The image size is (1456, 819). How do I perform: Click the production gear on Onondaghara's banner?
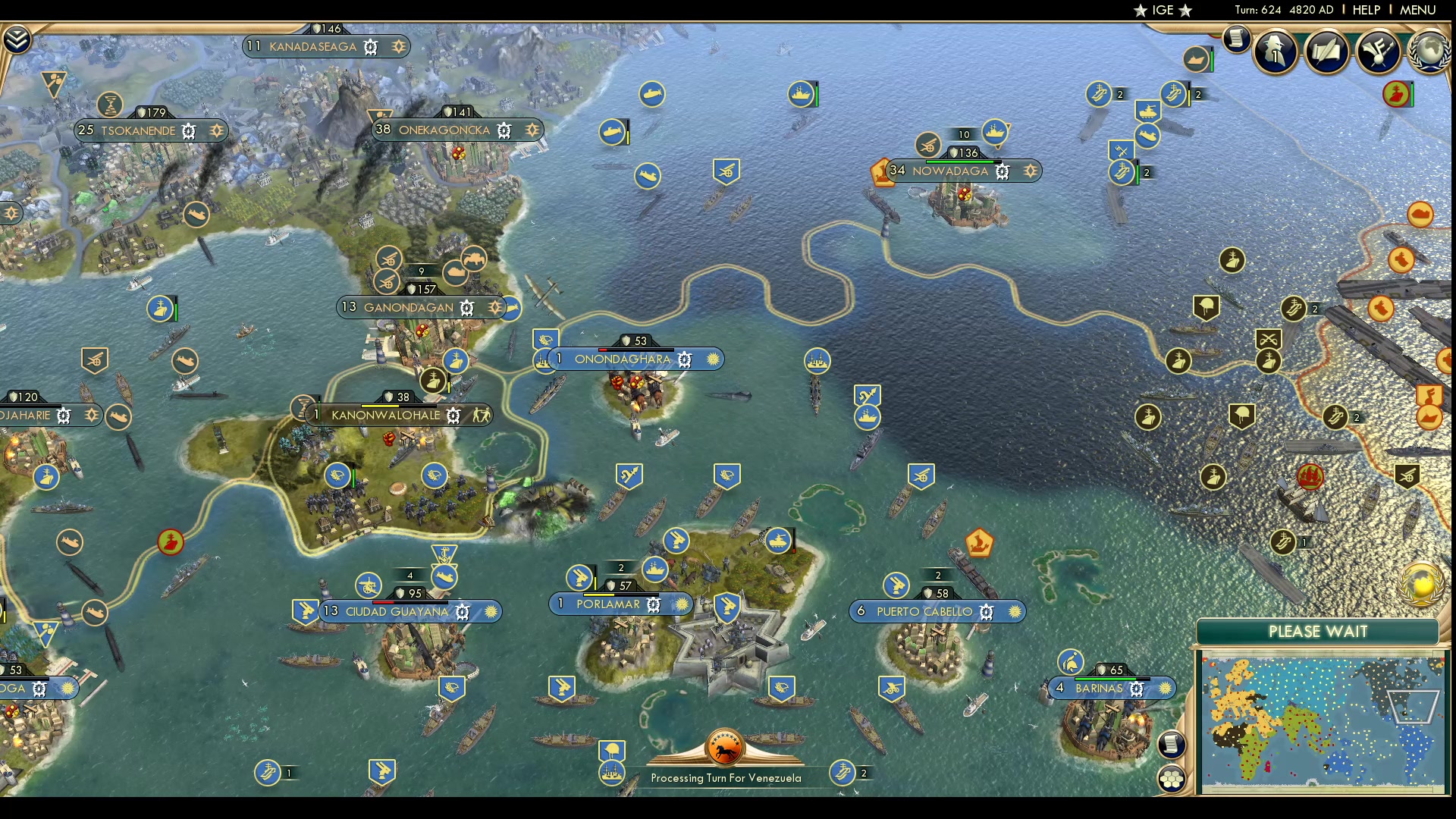685,359
